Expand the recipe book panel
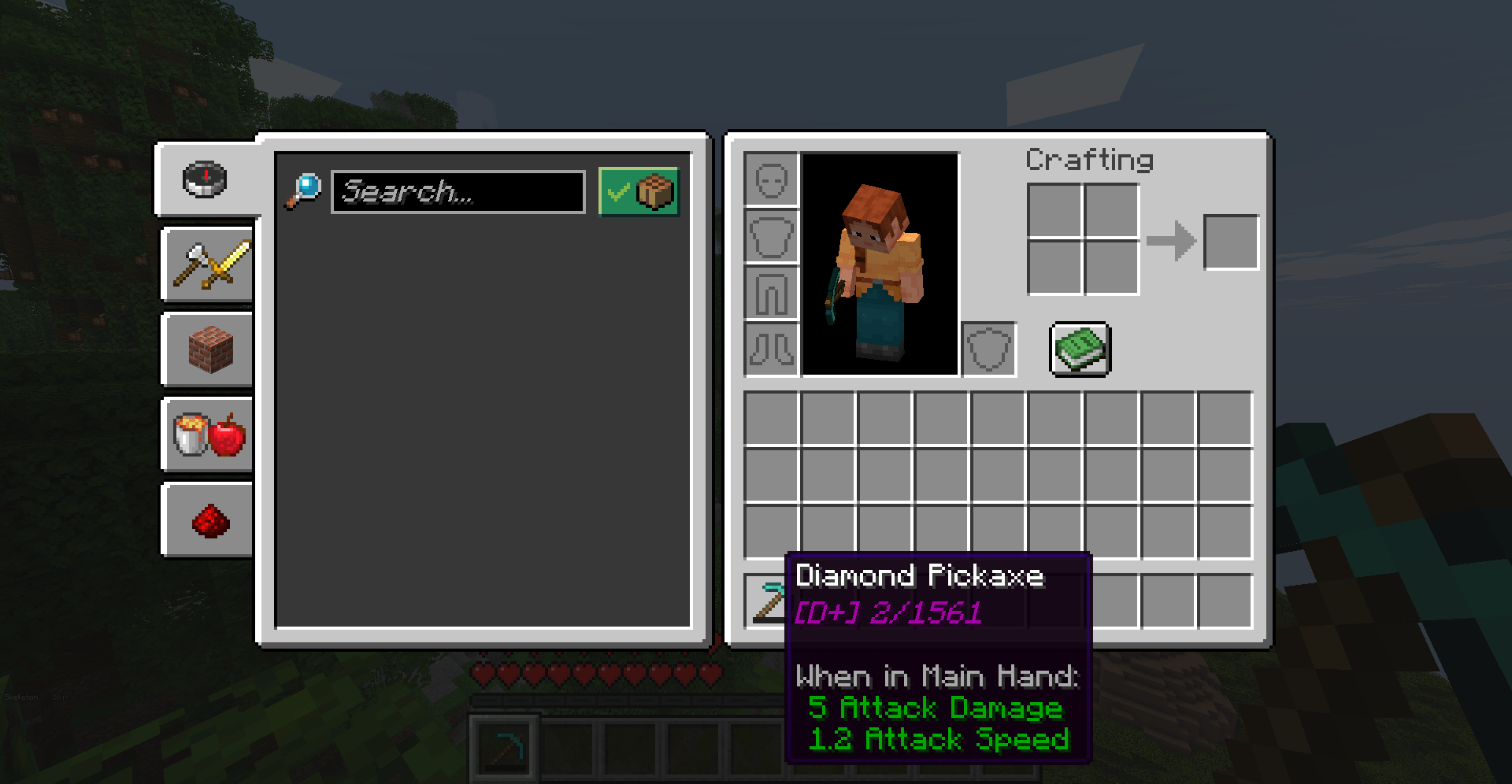Viewport: 1512px width, 784px height. pos(1080,349)
